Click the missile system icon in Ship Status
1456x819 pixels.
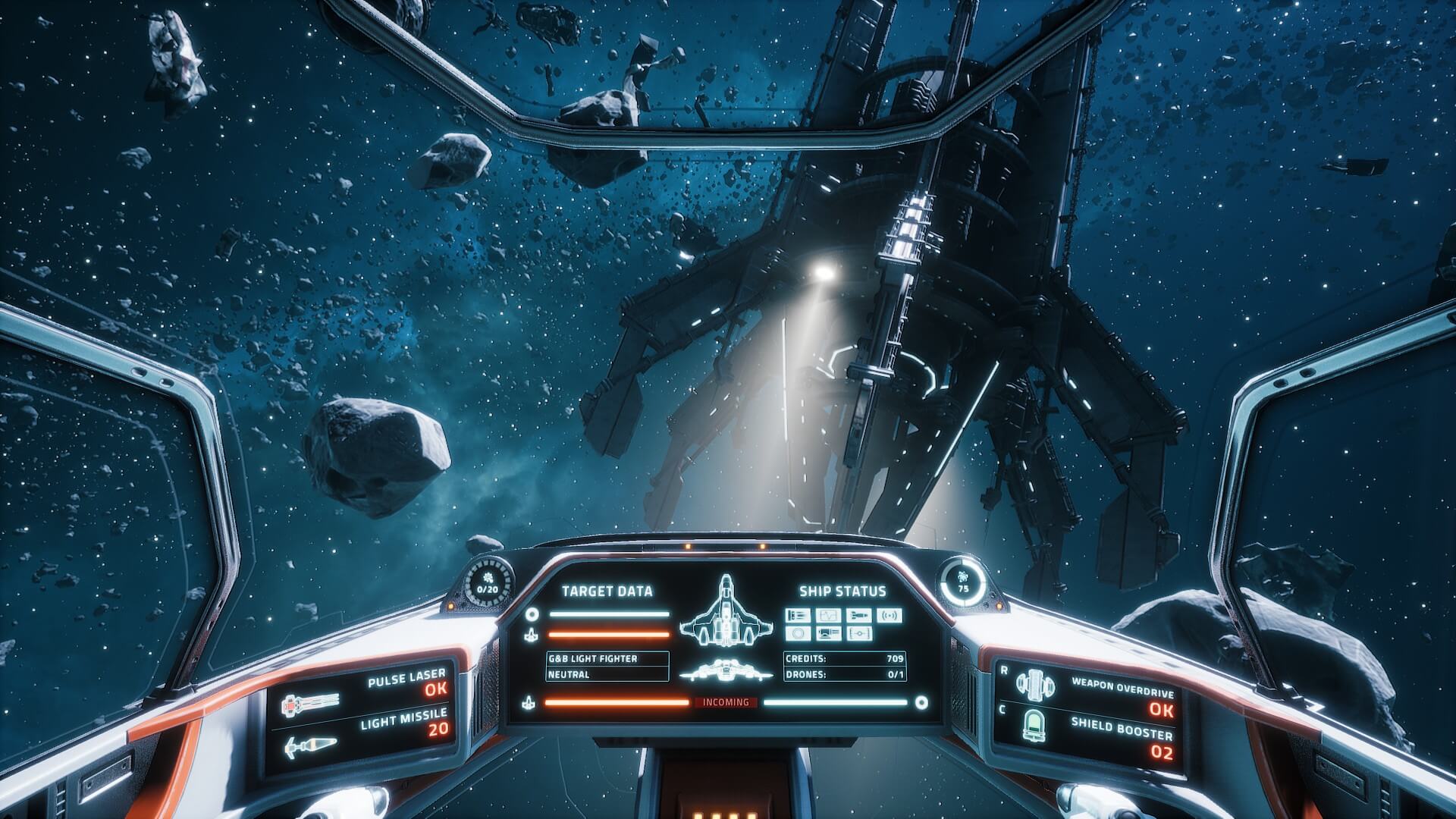pos(858,615)
